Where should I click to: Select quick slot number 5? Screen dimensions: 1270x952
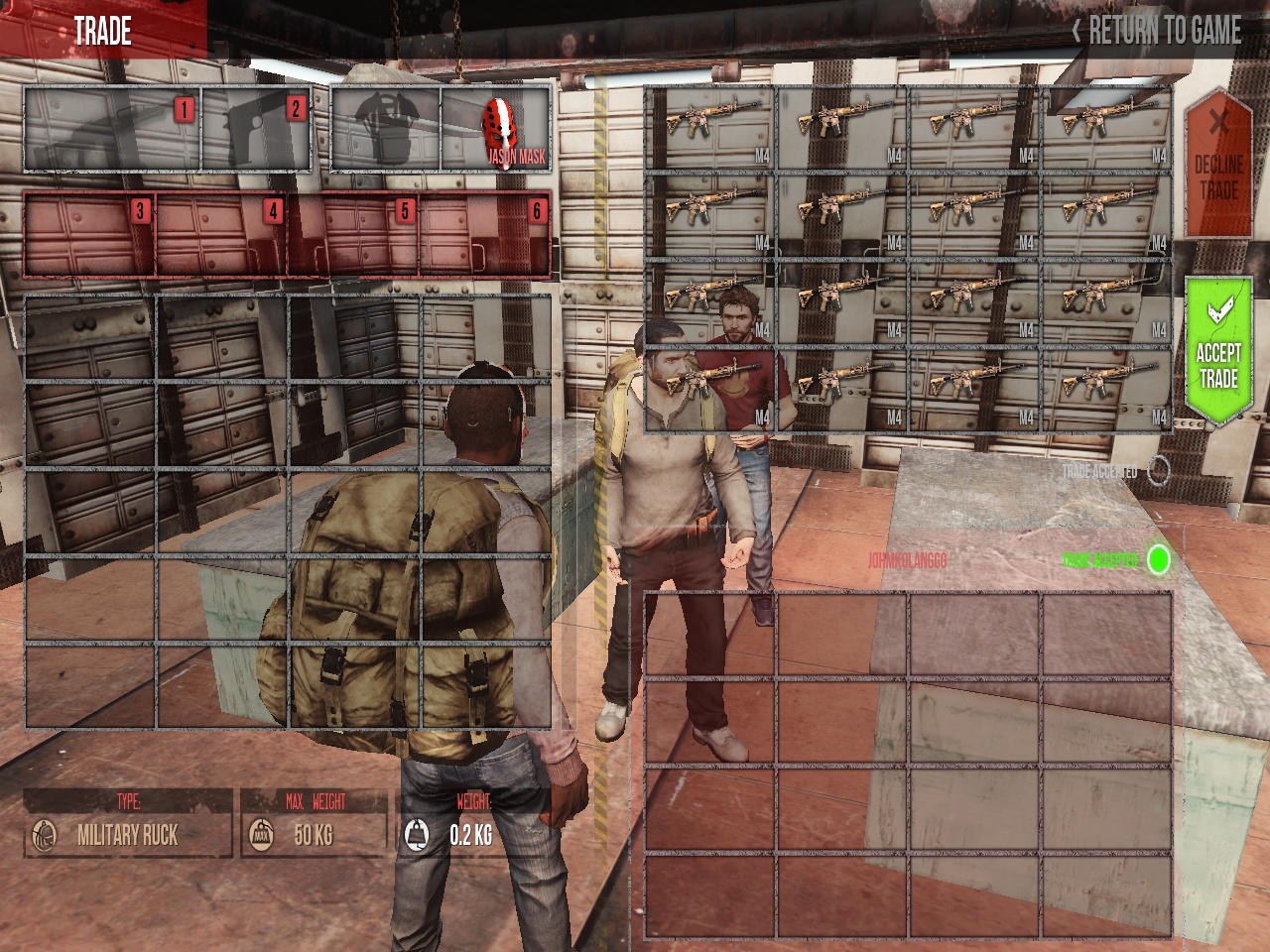pyautogui.click(x=353, y=235)
